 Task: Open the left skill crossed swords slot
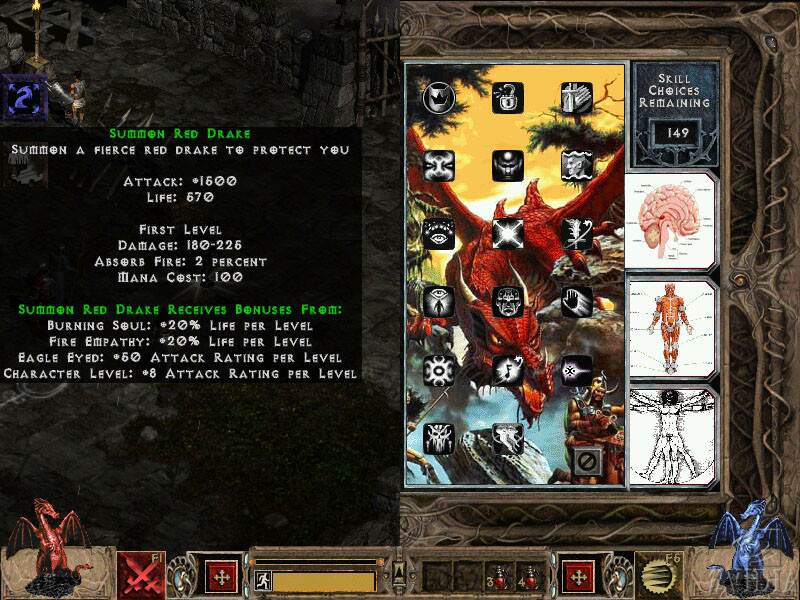pos(141,575)
